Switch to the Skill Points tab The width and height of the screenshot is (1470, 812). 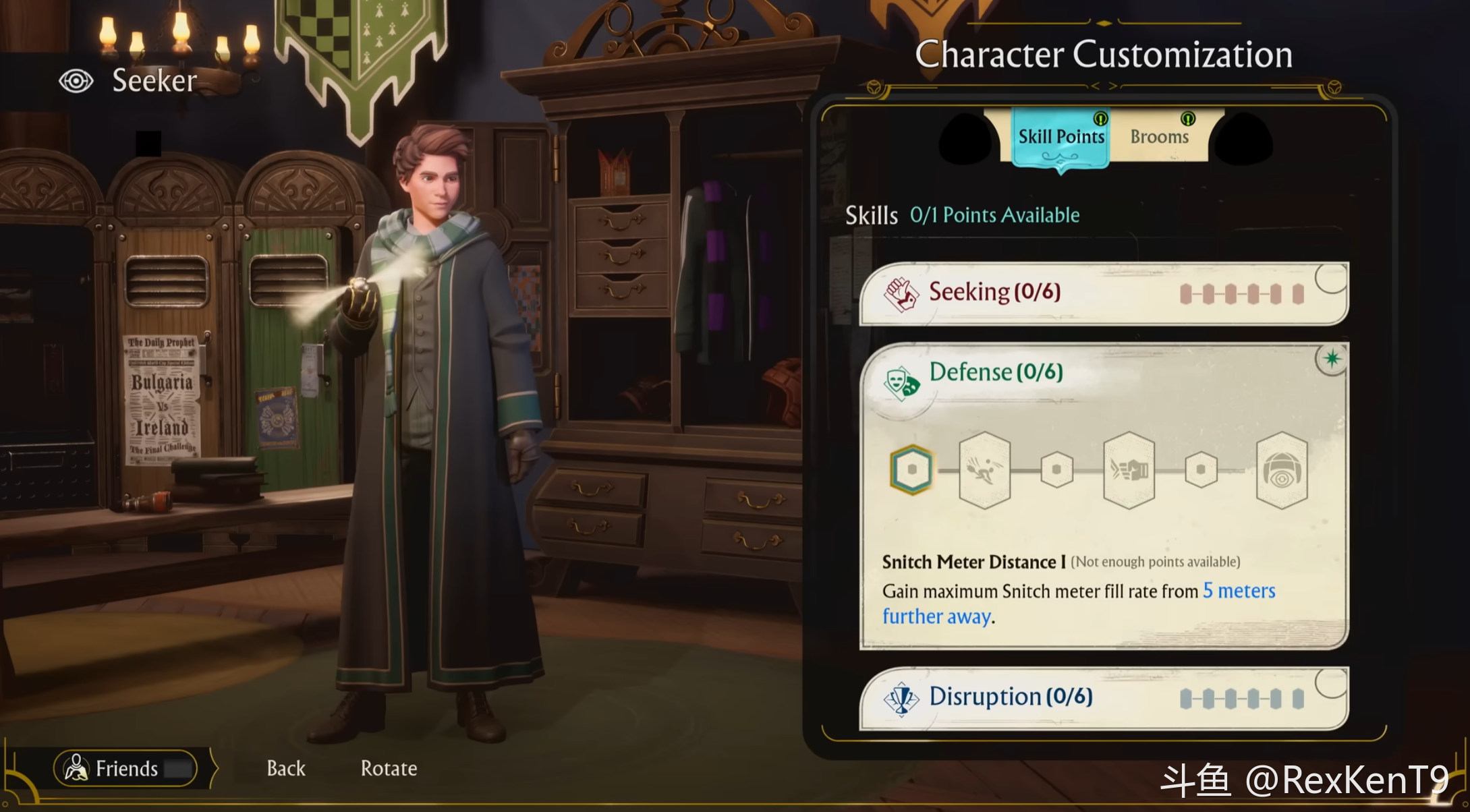click(x=1061, y=137)
